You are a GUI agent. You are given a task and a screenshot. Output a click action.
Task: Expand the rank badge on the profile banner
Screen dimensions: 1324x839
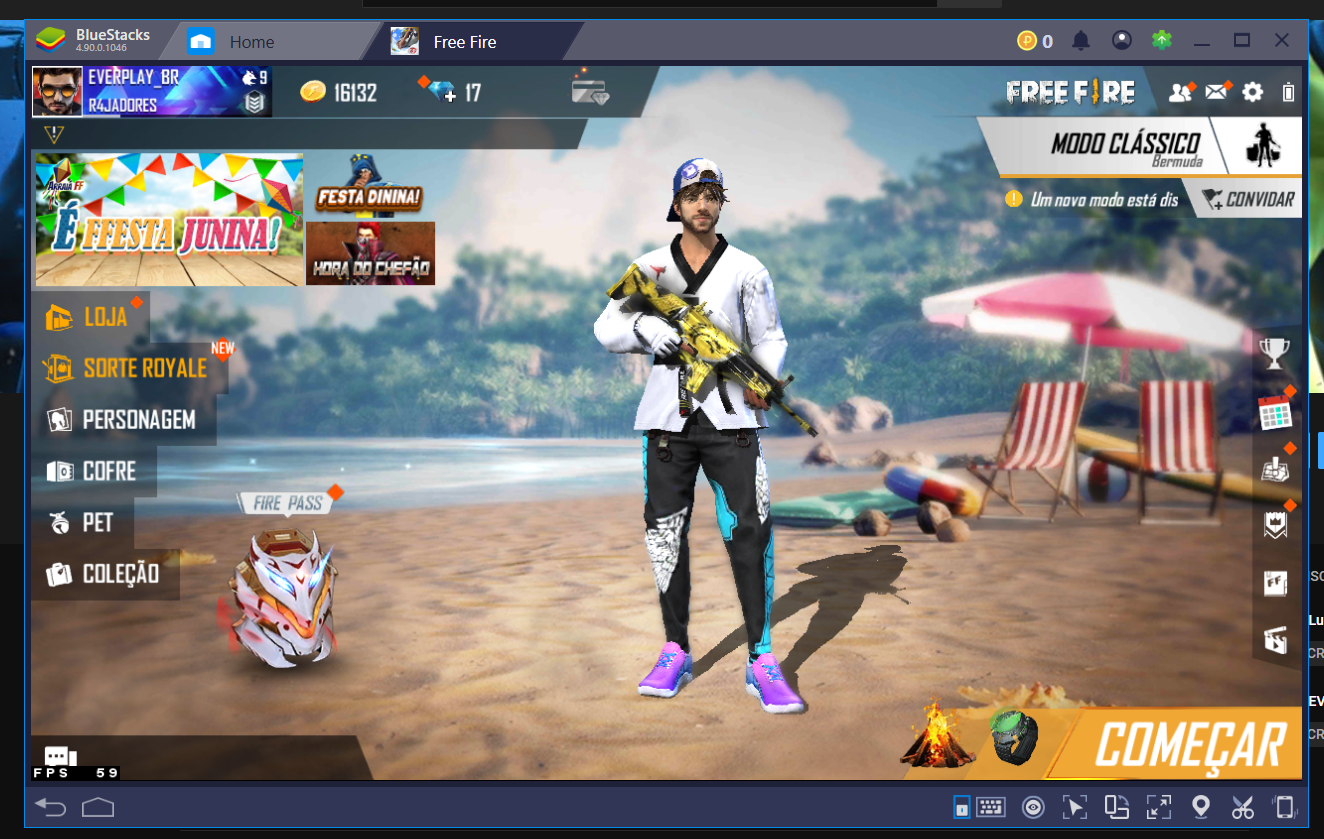[253, 103]
